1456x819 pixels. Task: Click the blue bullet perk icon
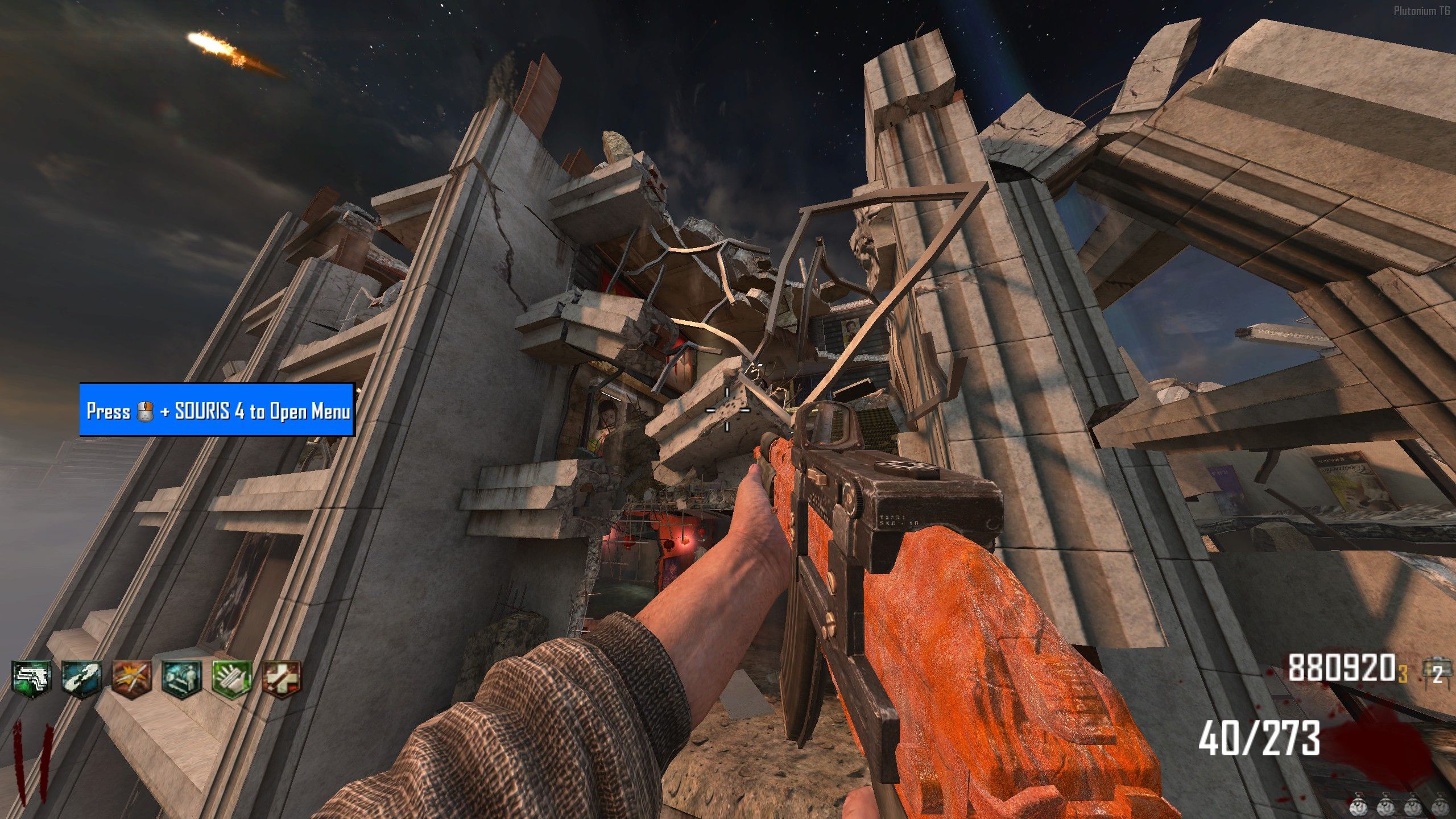(x=82, y=678)
